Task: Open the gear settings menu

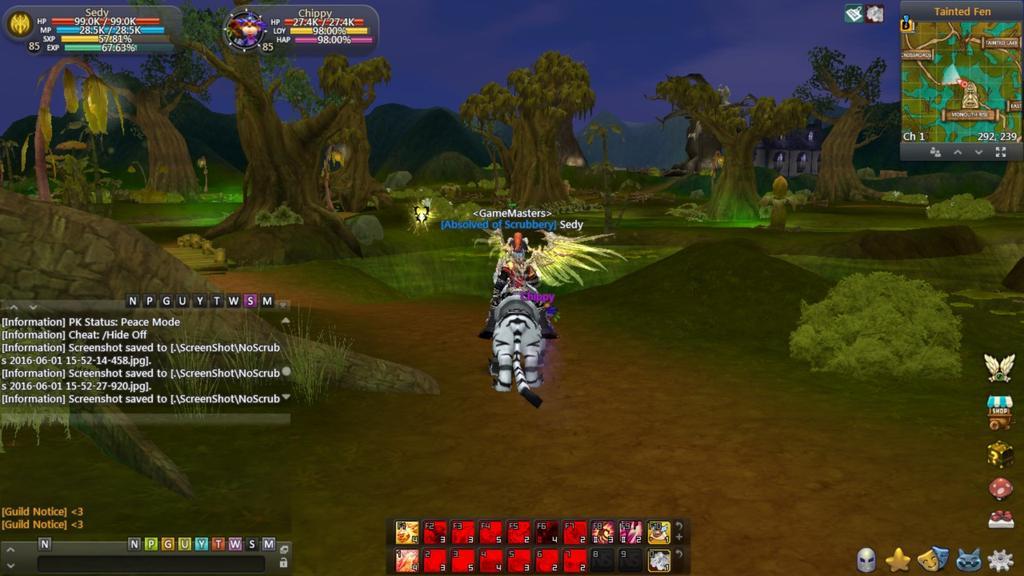Action: click(x=1000, y=559)
